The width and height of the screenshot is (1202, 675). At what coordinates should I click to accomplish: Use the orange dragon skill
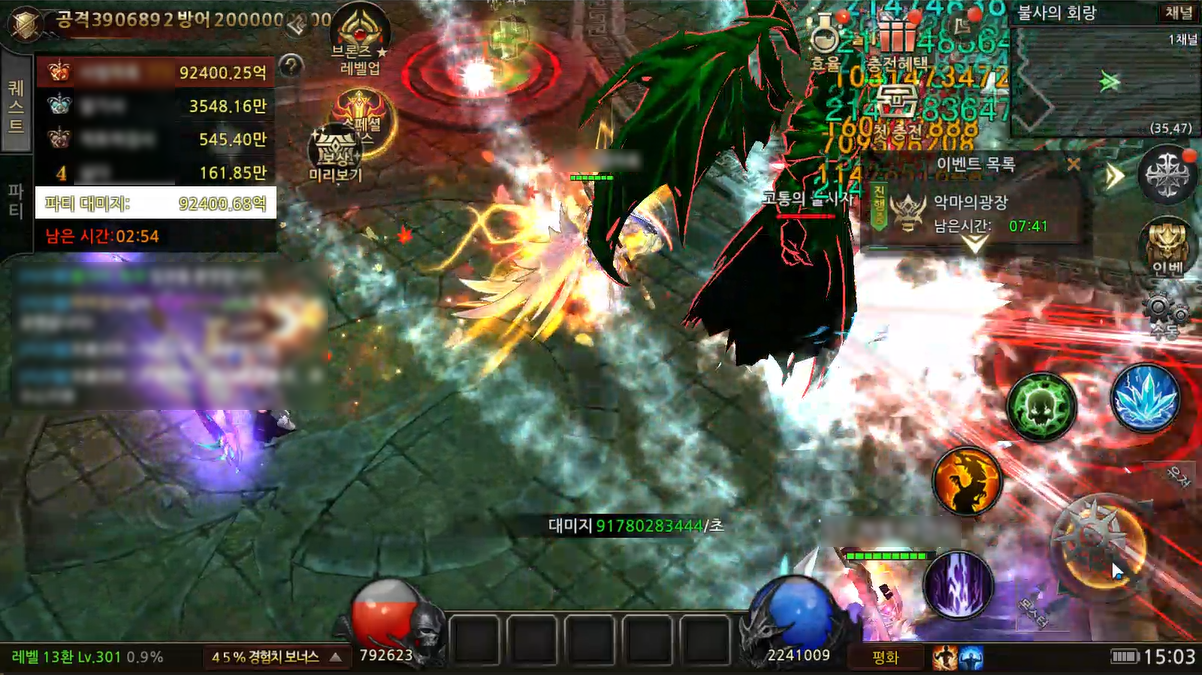(x=967, y=482)
